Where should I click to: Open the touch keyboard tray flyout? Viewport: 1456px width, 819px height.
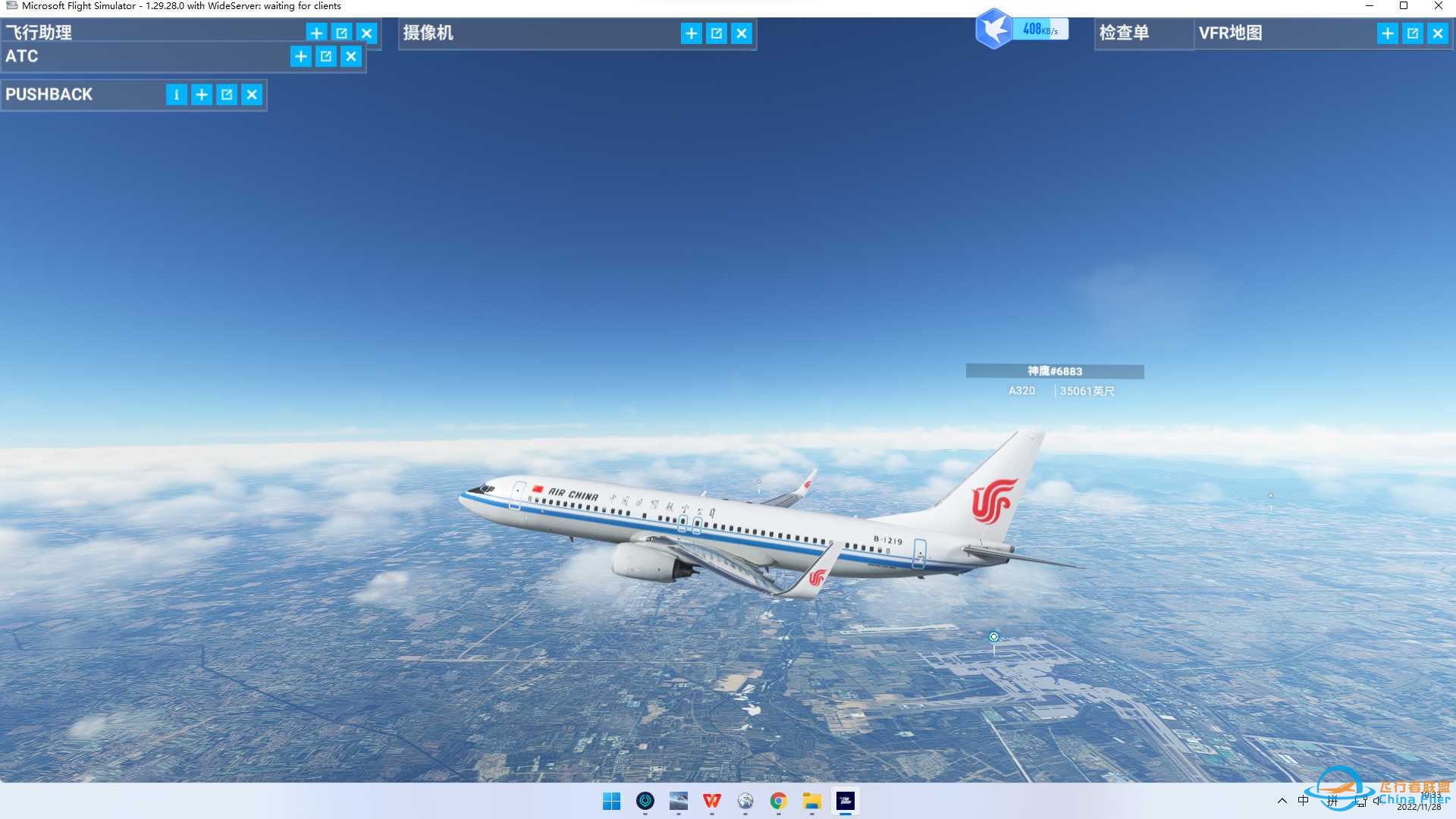pyautogui.click(x=1360, y=802)
